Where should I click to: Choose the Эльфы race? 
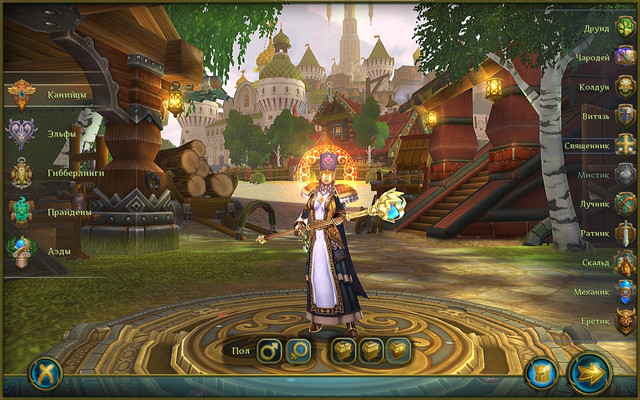pos(22,133)
